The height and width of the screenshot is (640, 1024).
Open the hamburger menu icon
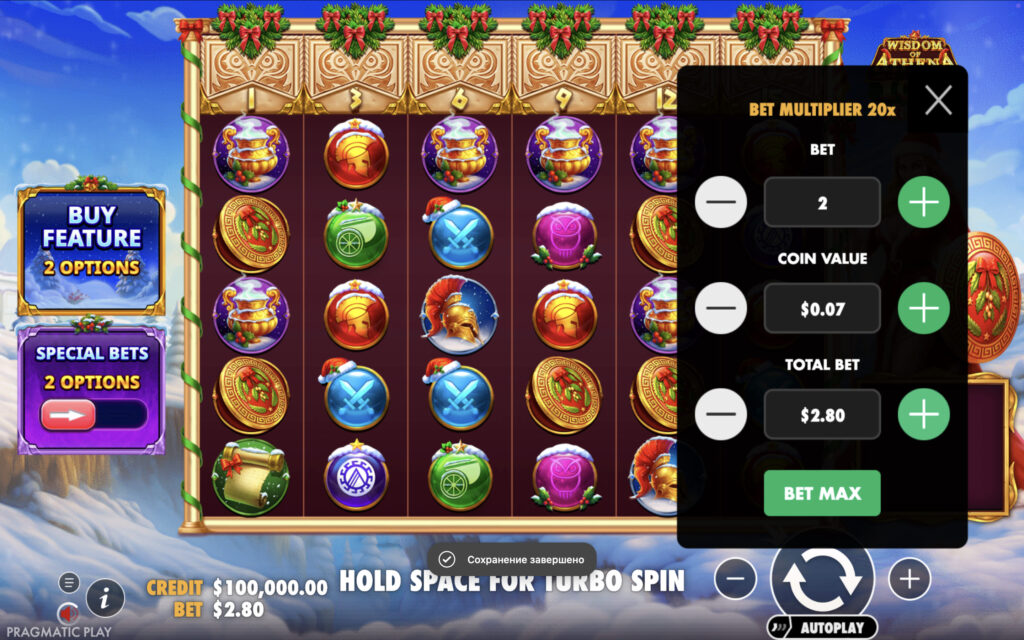[x=68, y=582]
